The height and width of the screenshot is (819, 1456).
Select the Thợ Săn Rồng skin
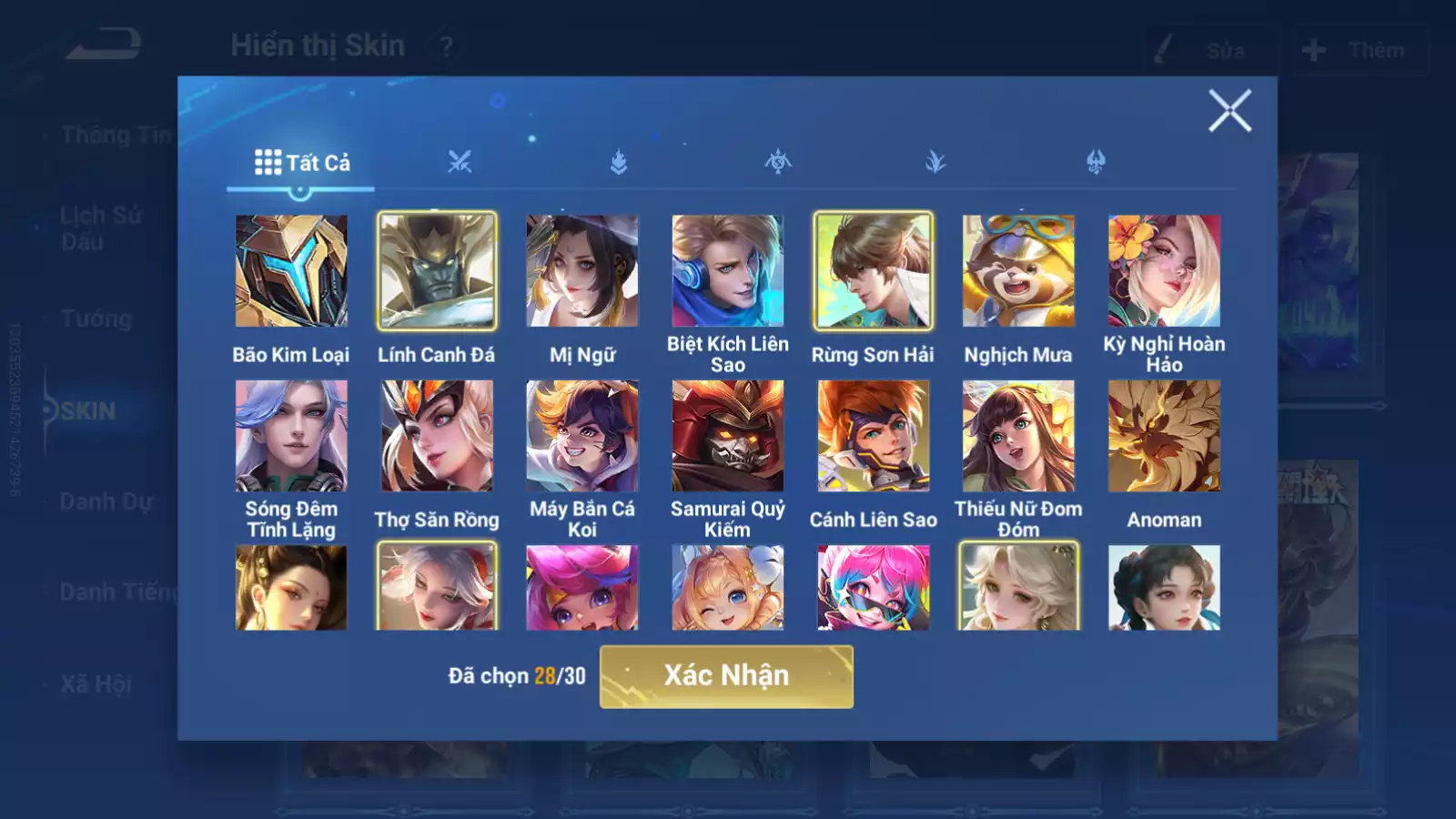pos(437,436)
